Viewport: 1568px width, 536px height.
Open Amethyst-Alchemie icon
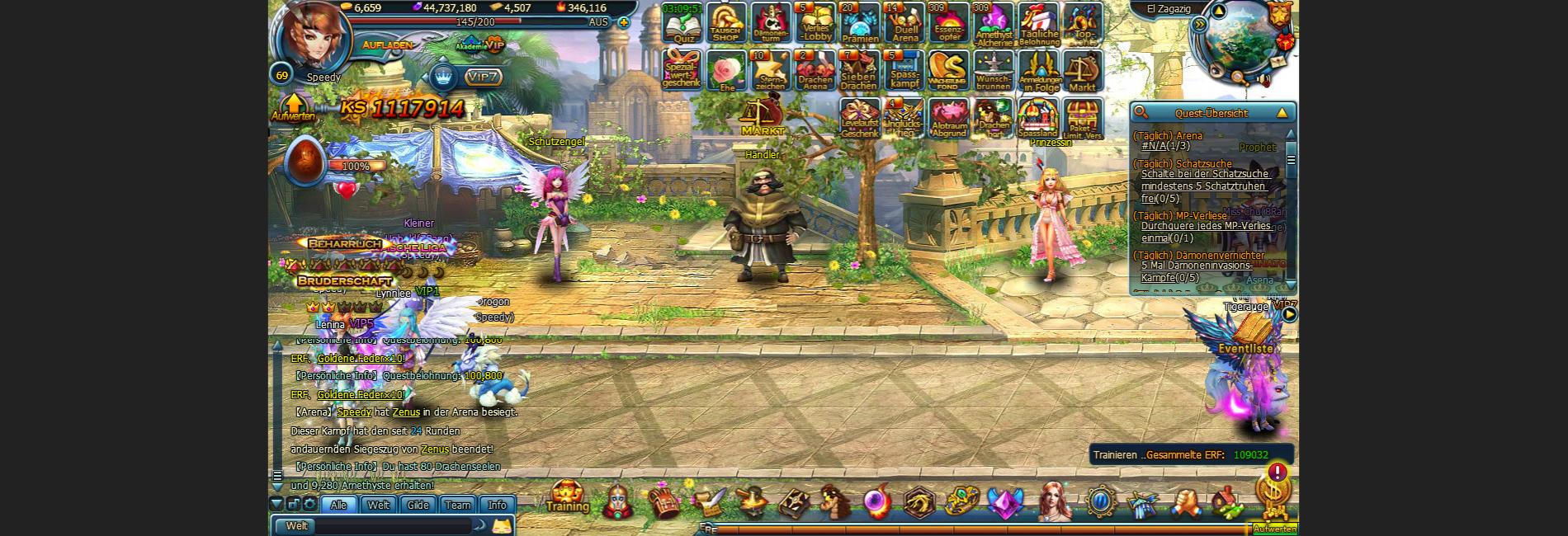pos(994,23)
